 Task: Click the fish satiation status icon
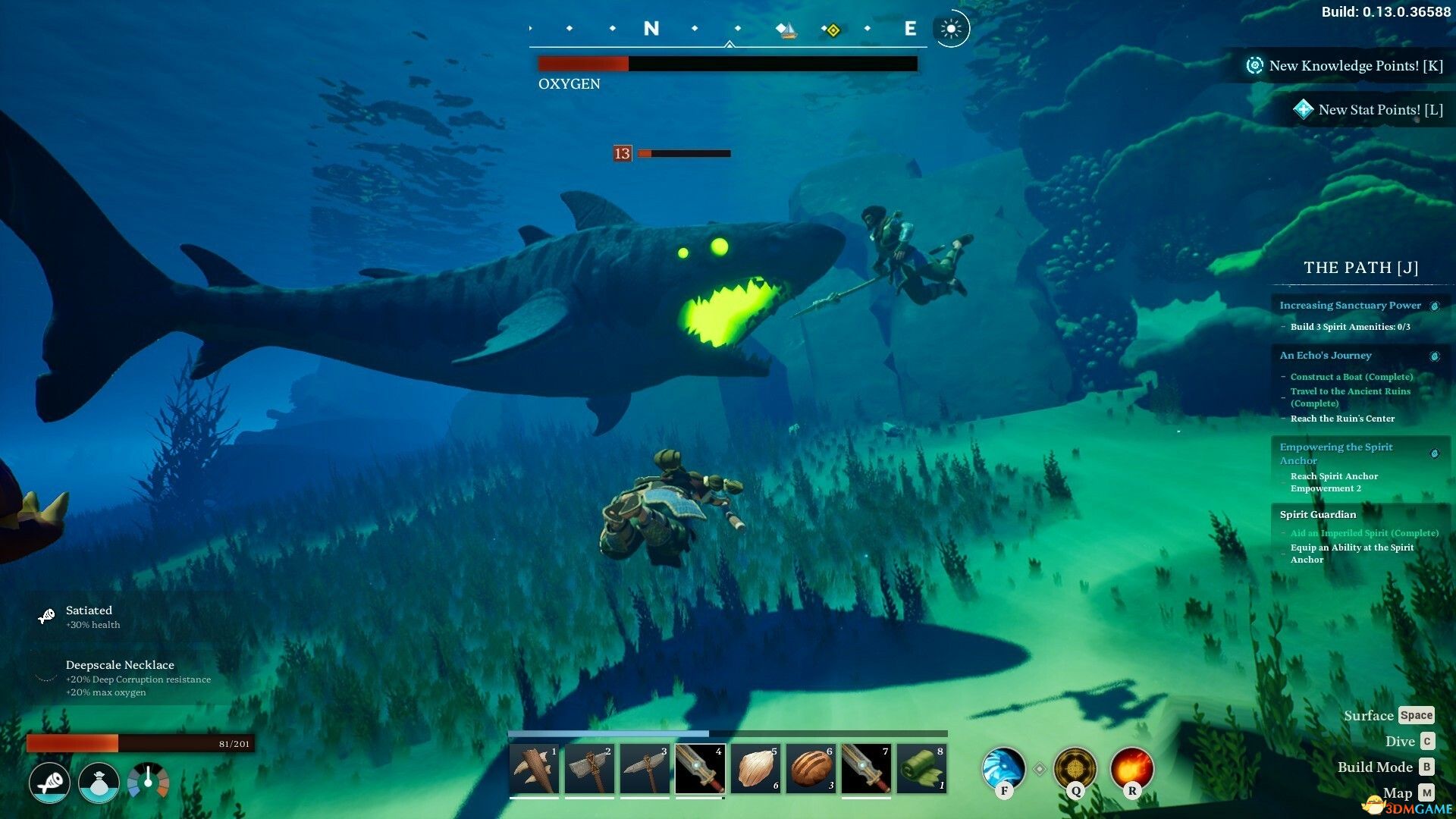tap(49, 783)
